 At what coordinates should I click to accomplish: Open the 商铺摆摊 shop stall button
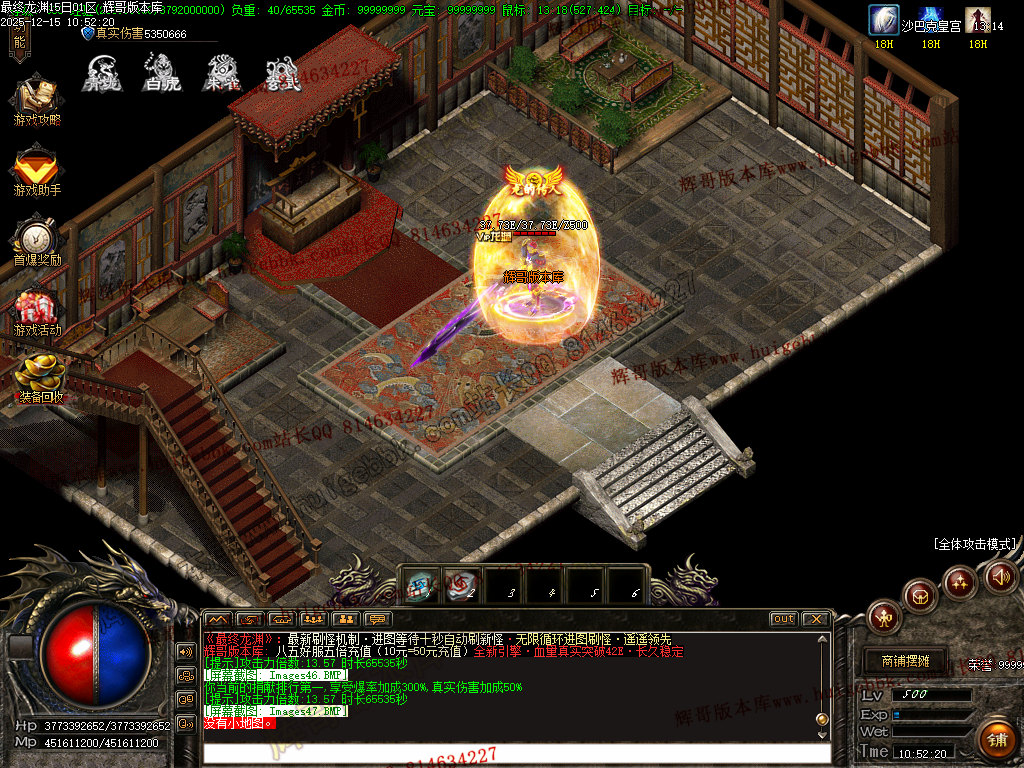pos(906,661)
